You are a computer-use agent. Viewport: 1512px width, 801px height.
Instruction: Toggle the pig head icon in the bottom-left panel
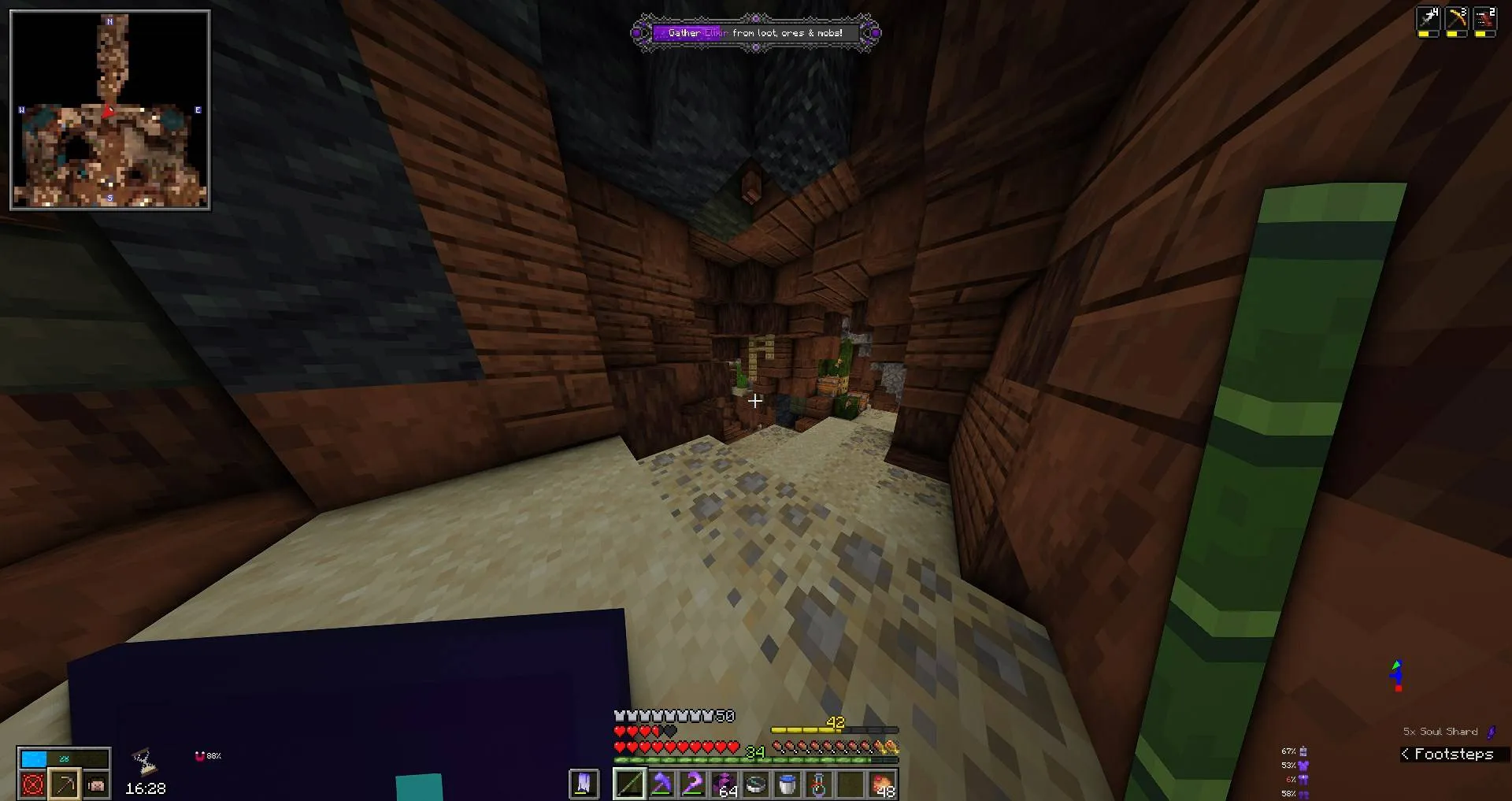(95, 784)
